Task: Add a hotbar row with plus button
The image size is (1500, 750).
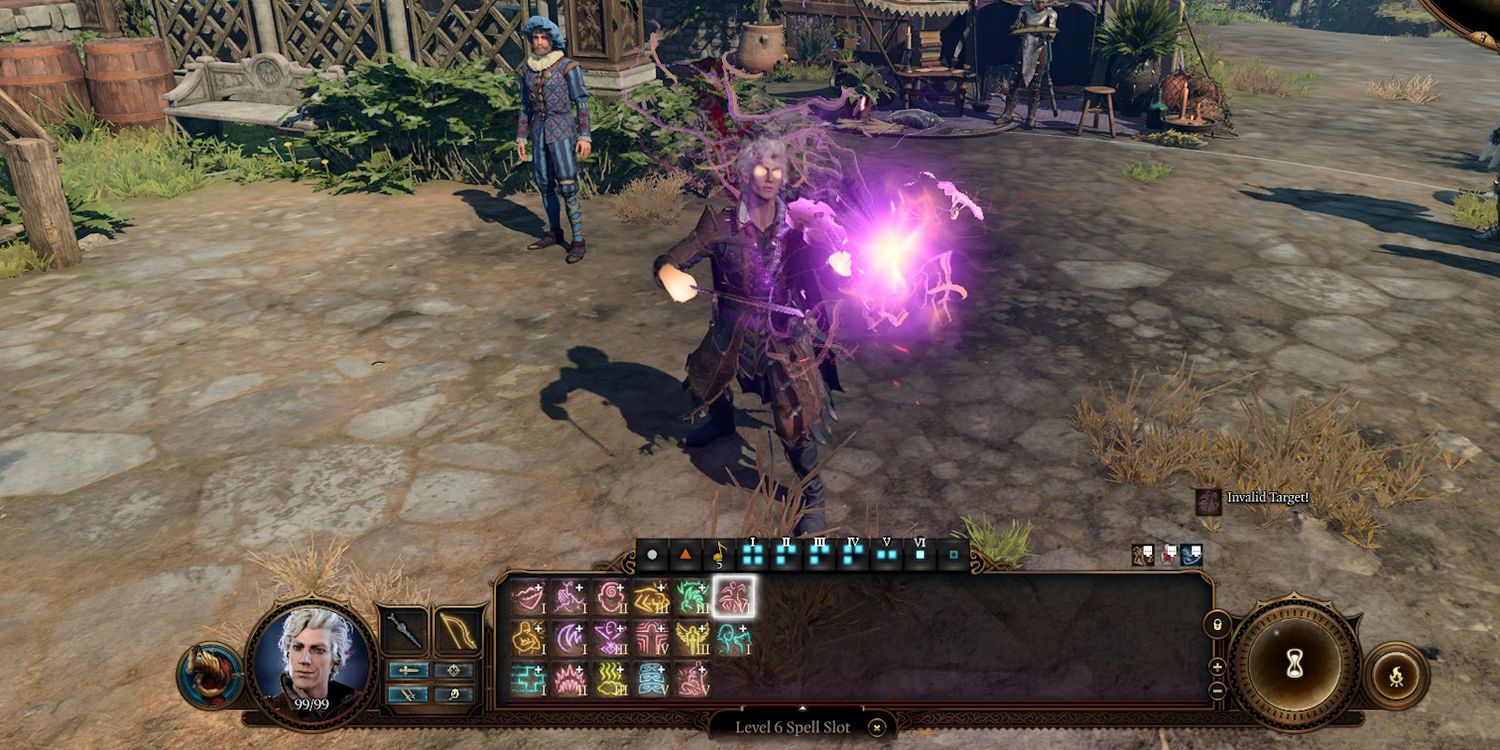Action: click(1217, 666)
